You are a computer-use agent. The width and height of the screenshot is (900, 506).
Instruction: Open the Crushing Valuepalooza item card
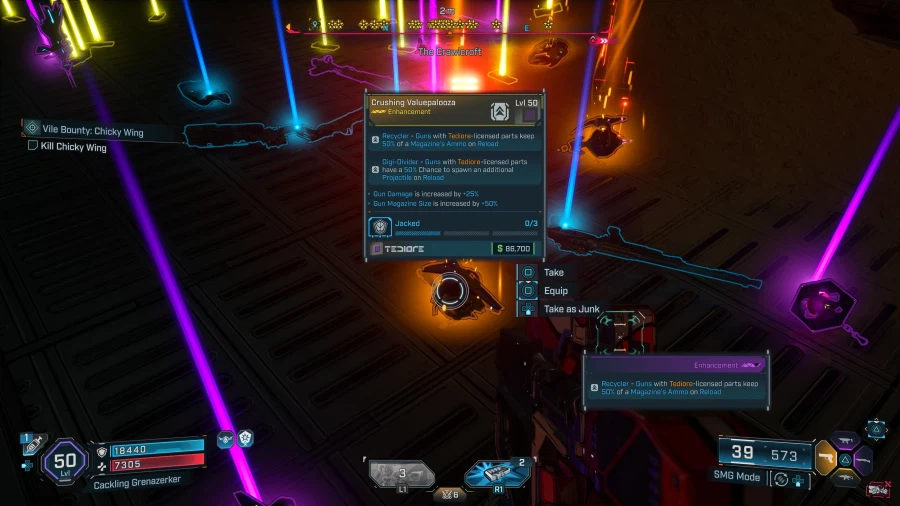pyautogui.click(x=455, y=175)
